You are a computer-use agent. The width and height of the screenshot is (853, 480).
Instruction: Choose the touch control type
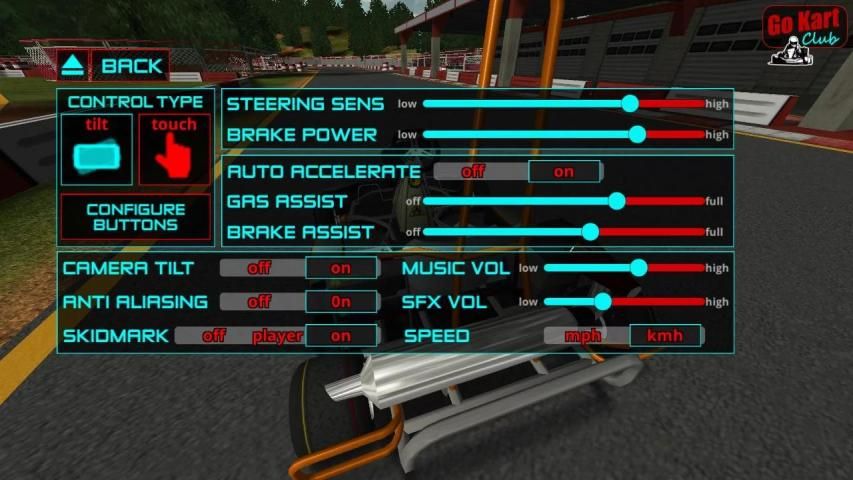[x=174, y=150]
